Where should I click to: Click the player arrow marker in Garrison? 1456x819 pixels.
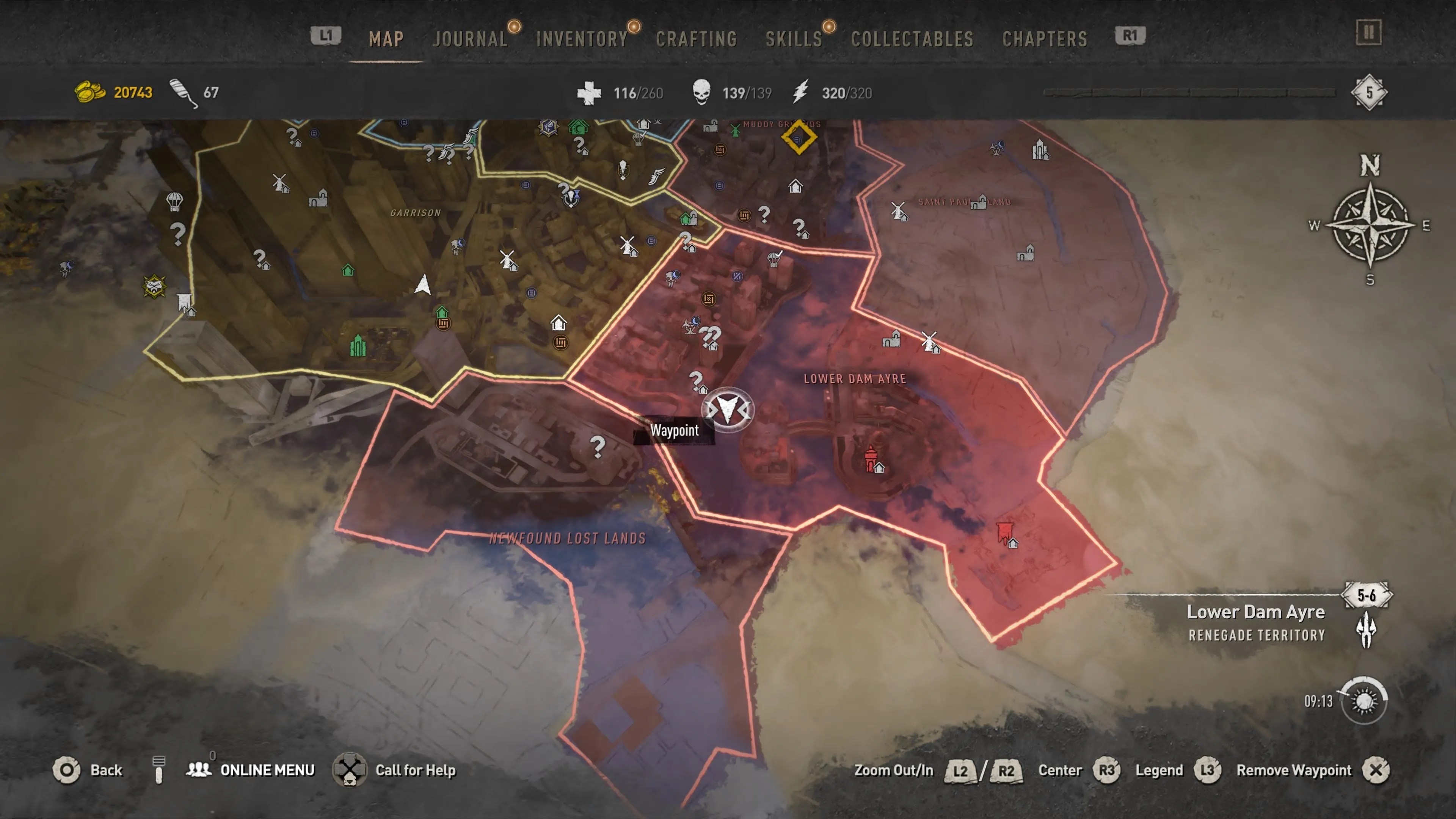coord(422,284)
